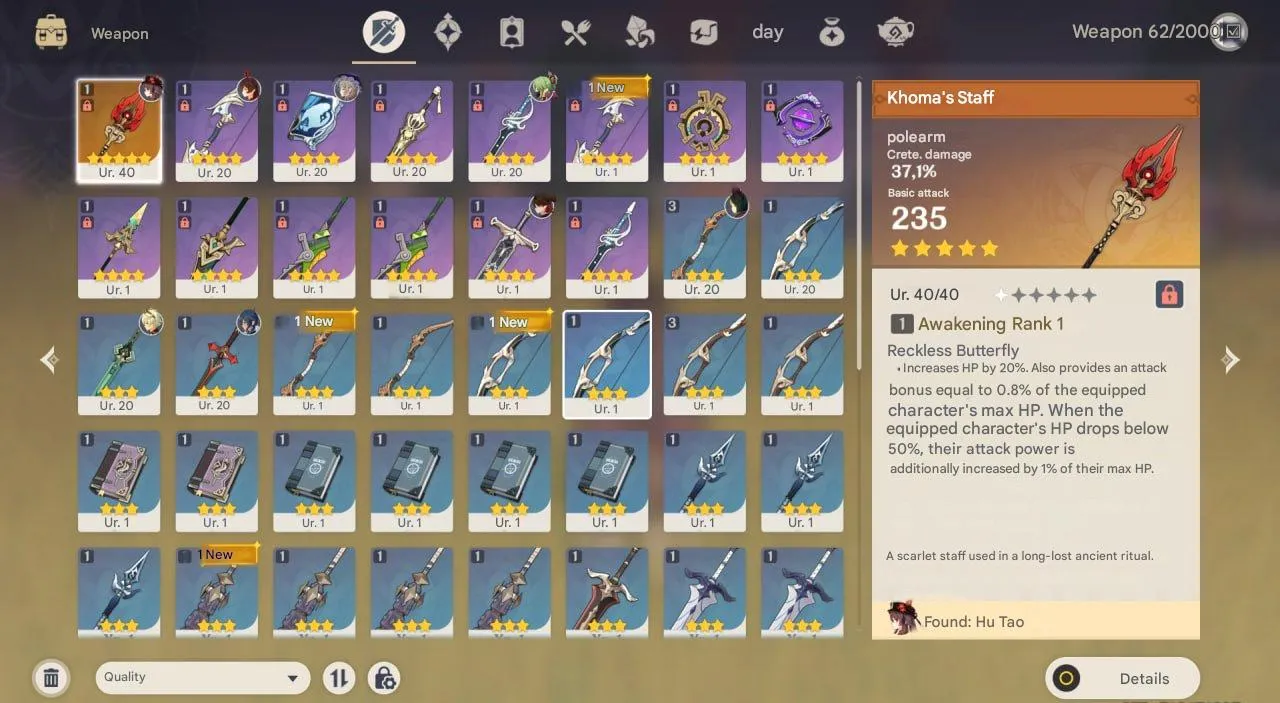Viewport: 1280px width, 703px height.
Task: Toggle the red lock on Khoma's Staff
Action: 1168,294
